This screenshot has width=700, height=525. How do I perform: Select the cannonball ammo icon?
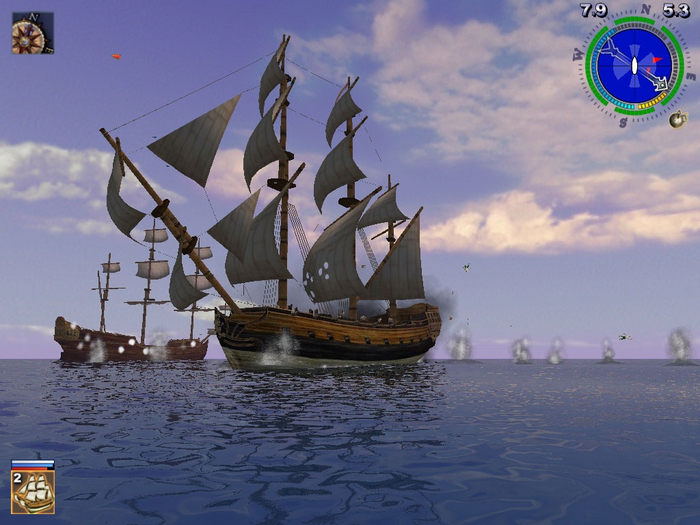click(x=677, y=120)
